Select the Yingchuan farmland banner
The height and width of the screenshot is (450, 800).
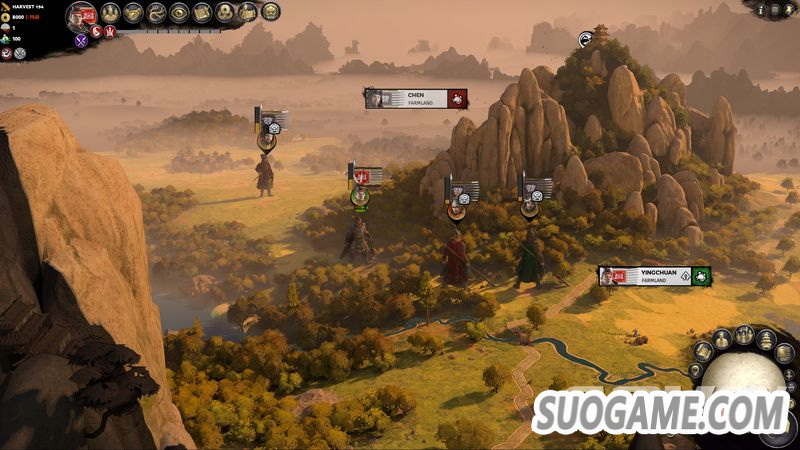click(x=654, y=276)
